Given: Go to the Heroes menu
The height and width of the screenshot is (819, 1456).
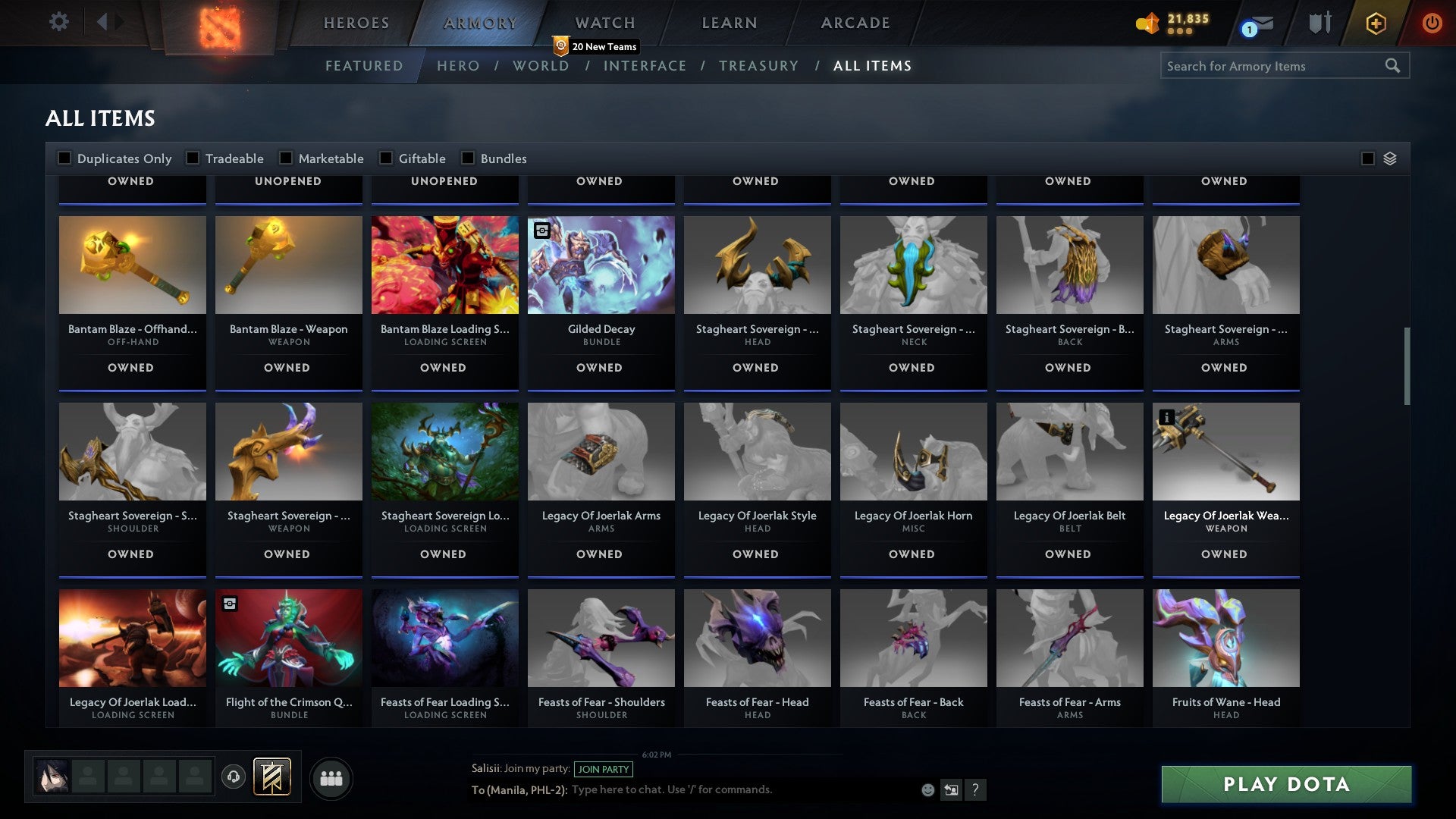Looking at the screenshot, I should pos(356,23).
